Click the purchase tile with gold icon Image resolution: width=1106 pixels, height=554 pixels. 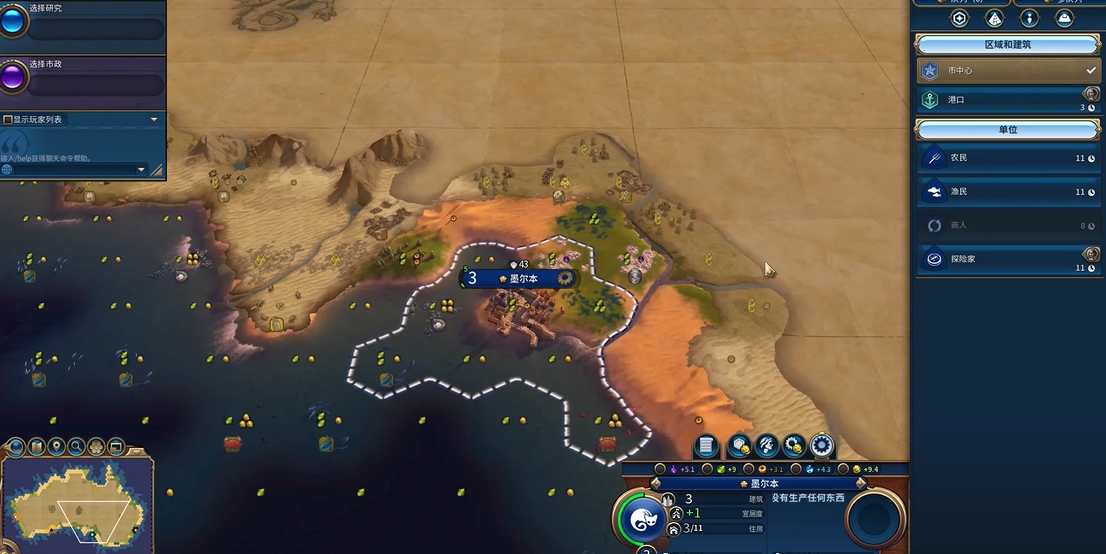[x=739, y=446]
